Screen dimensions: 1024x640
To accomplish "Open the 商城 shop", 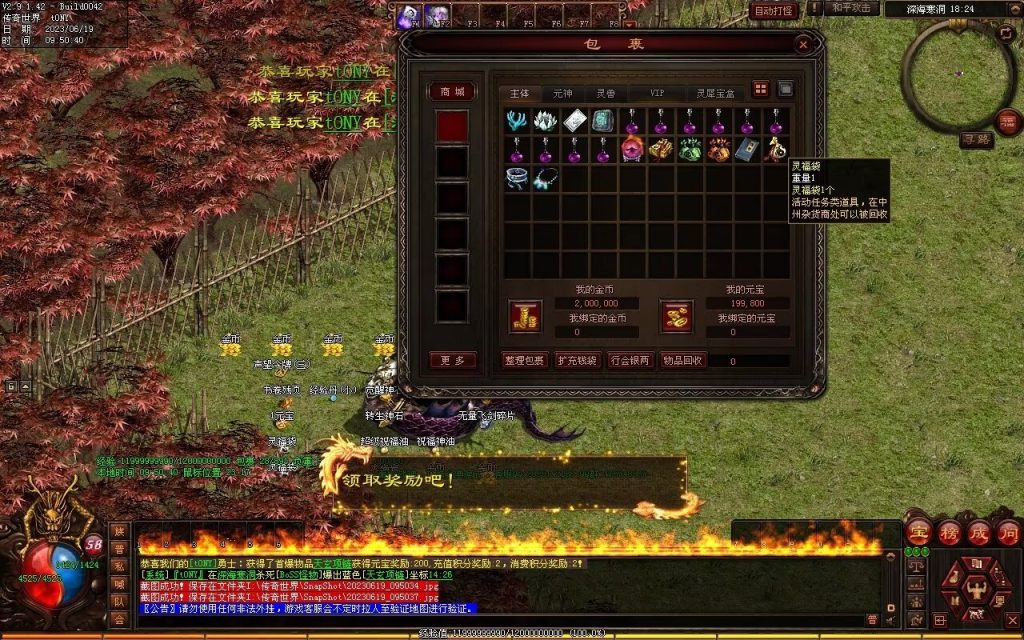I will click(452, 91).
